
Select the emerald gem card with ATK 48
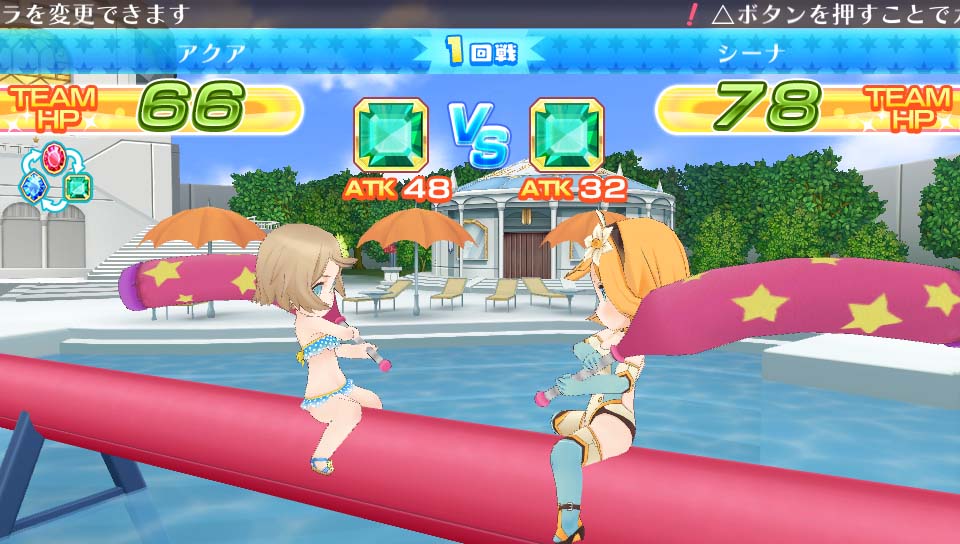click(391, 135)
